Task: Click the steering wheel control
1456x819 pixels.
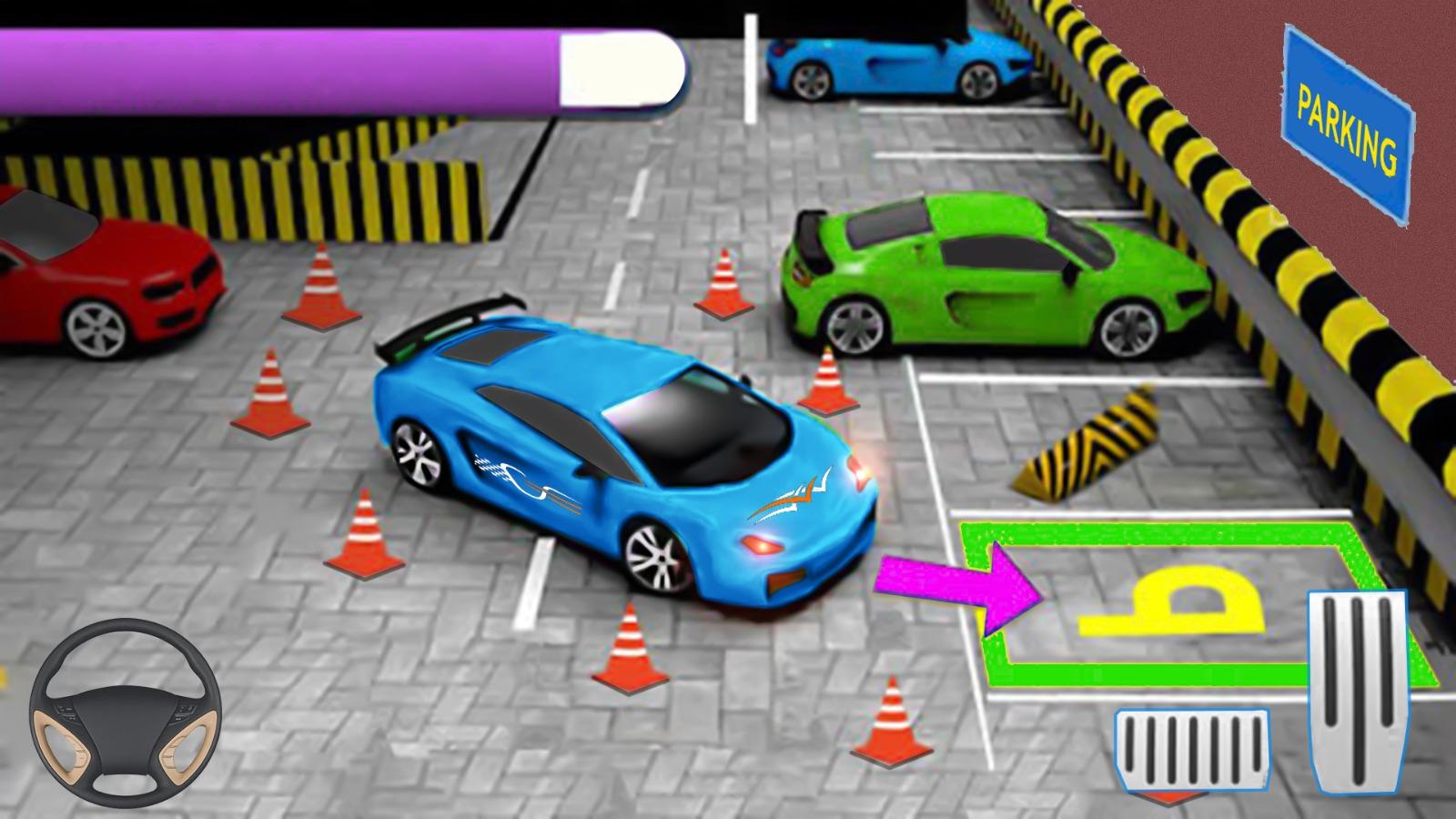Action: pos(127,714)
